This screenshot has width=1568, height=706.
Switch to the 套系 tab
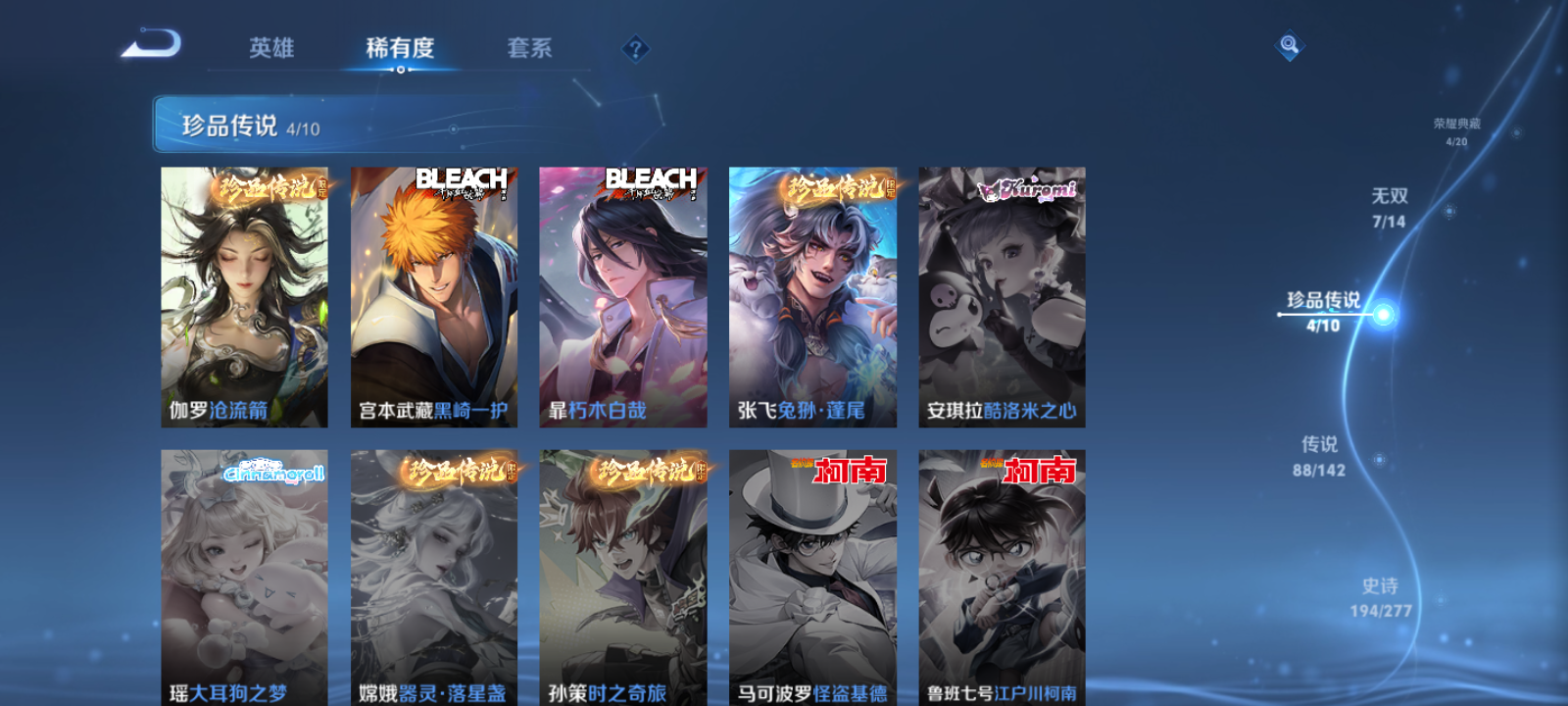530,48
